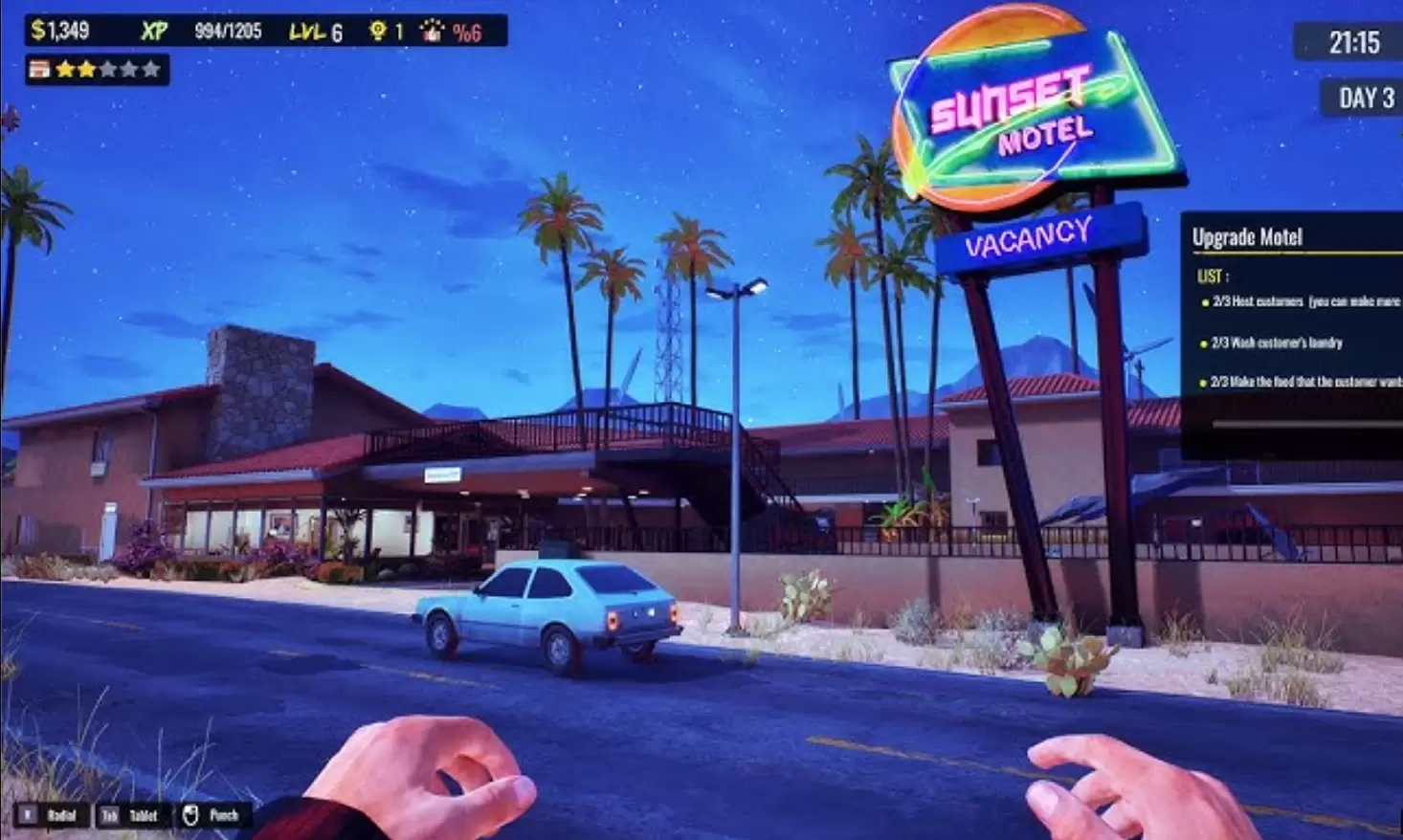Toggle the Make the food objective bullet

tap(1203, 380)
